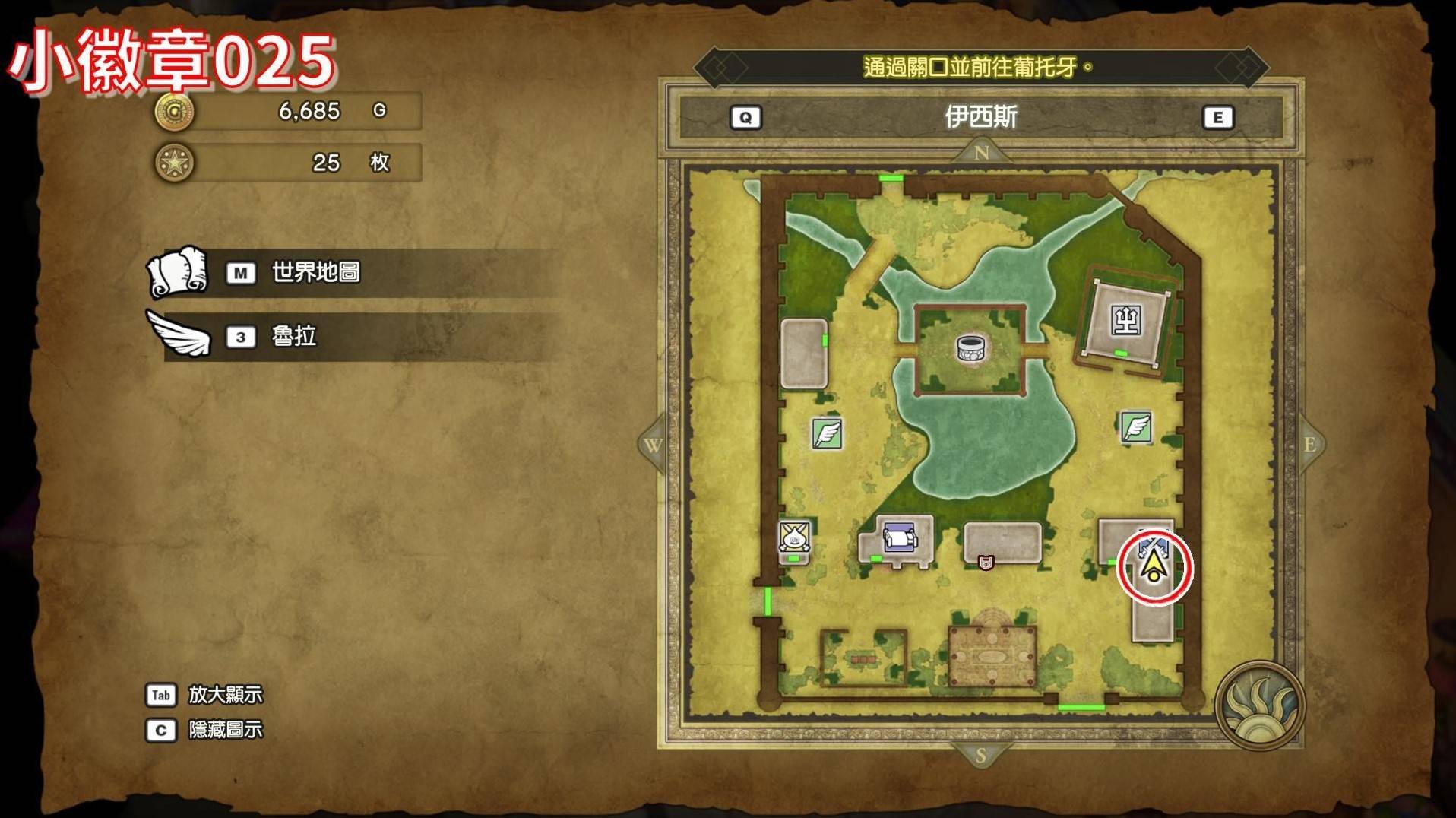Click the 伊西斯 town name header

(x=980, y=117)
